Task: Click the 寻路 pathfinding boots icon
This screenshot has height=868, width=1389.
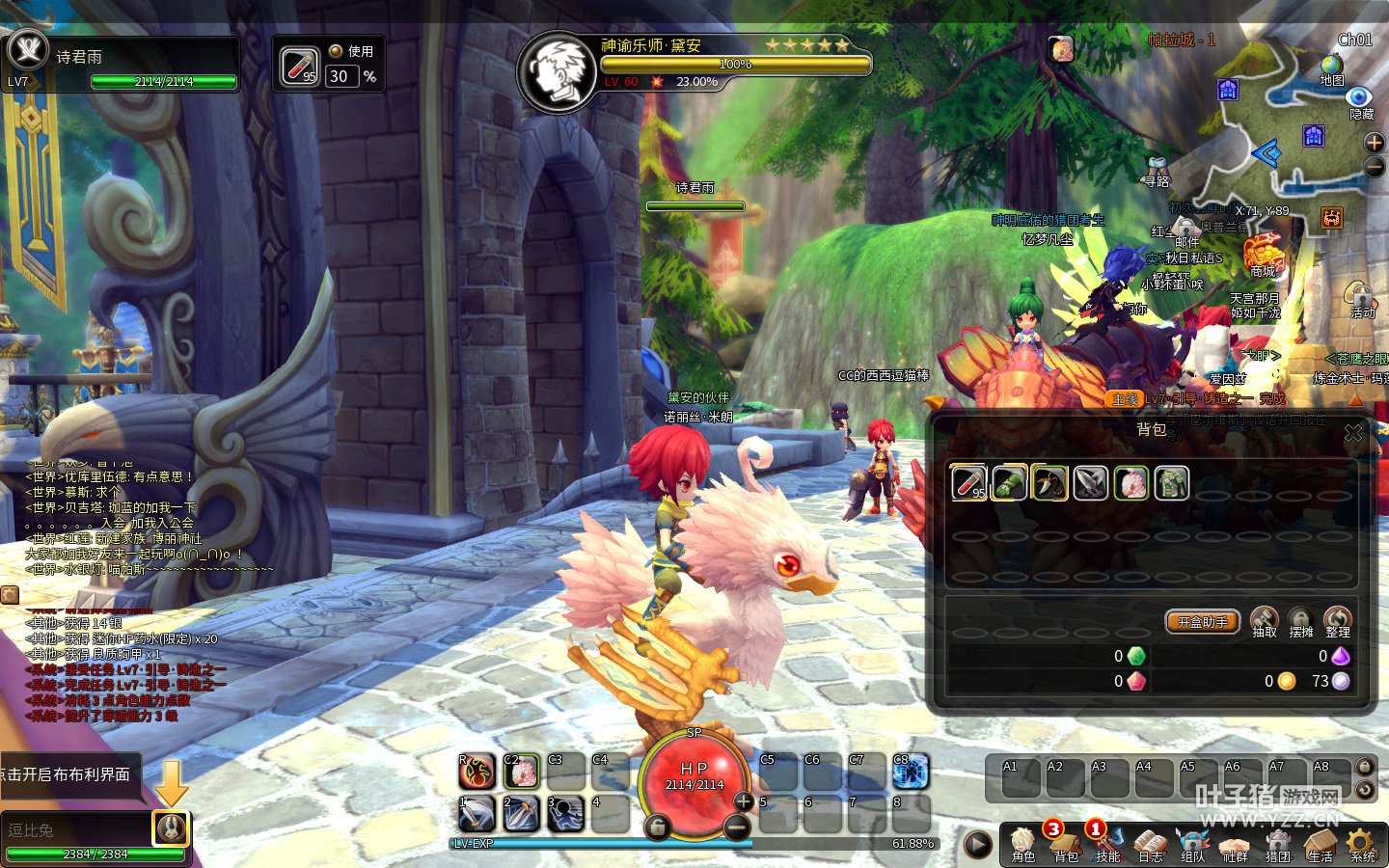Action: tap(1157, 170)
